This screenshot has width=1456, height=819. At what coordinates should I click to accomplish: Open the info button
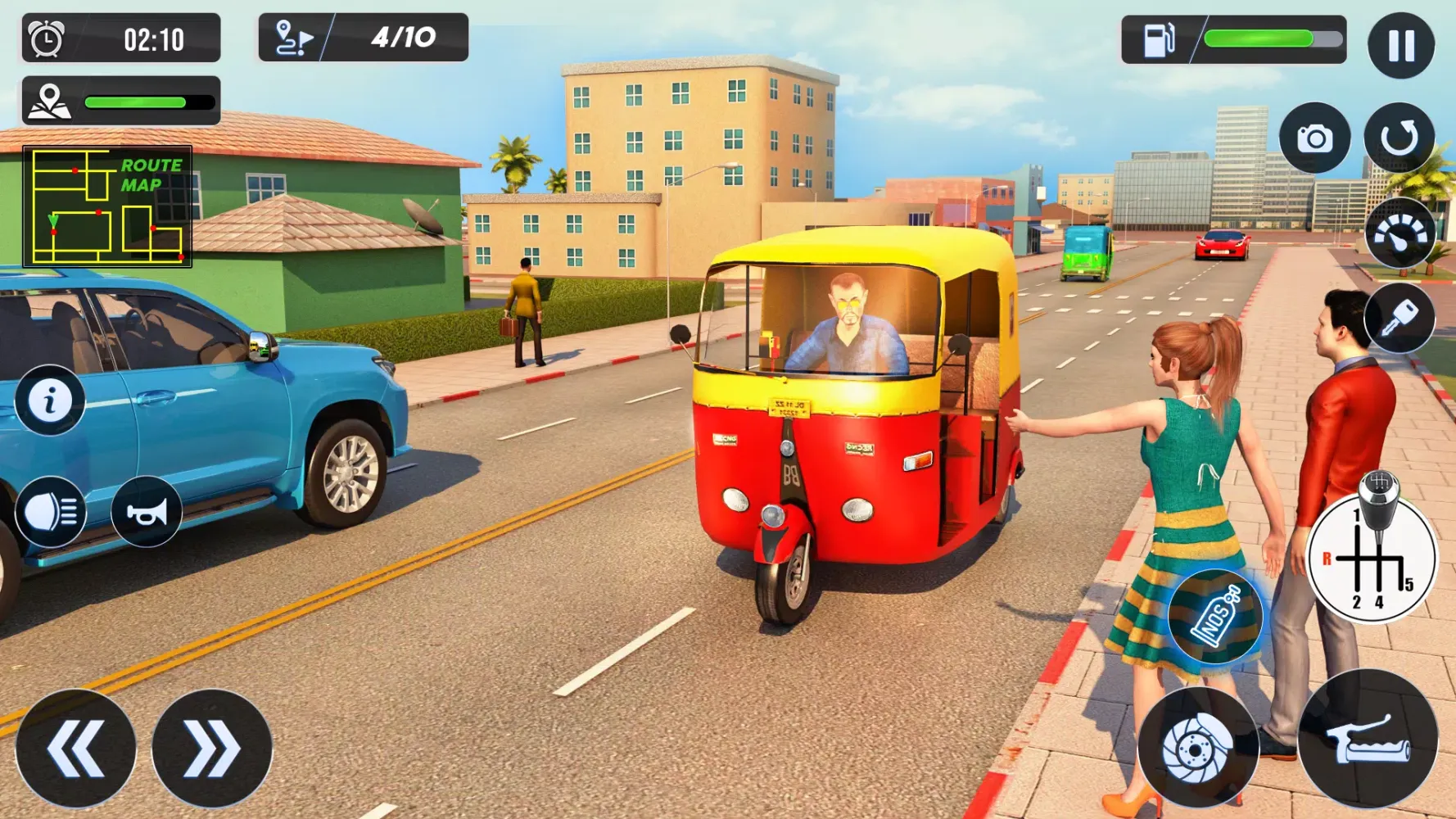pyautogui.click(x=50, y=400)
